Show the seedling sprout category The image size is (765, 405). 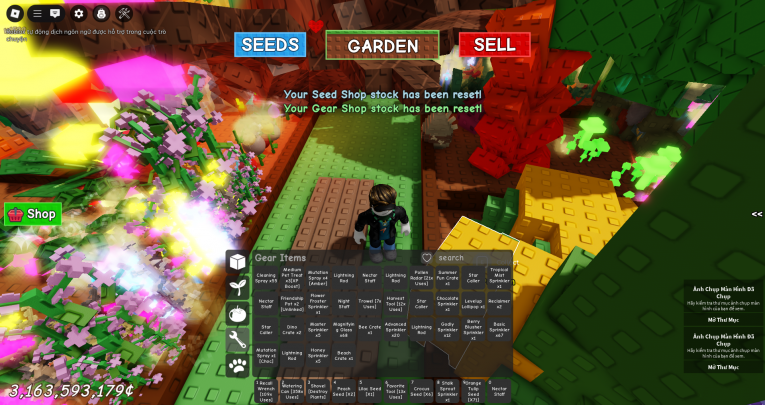pos(238,288)
